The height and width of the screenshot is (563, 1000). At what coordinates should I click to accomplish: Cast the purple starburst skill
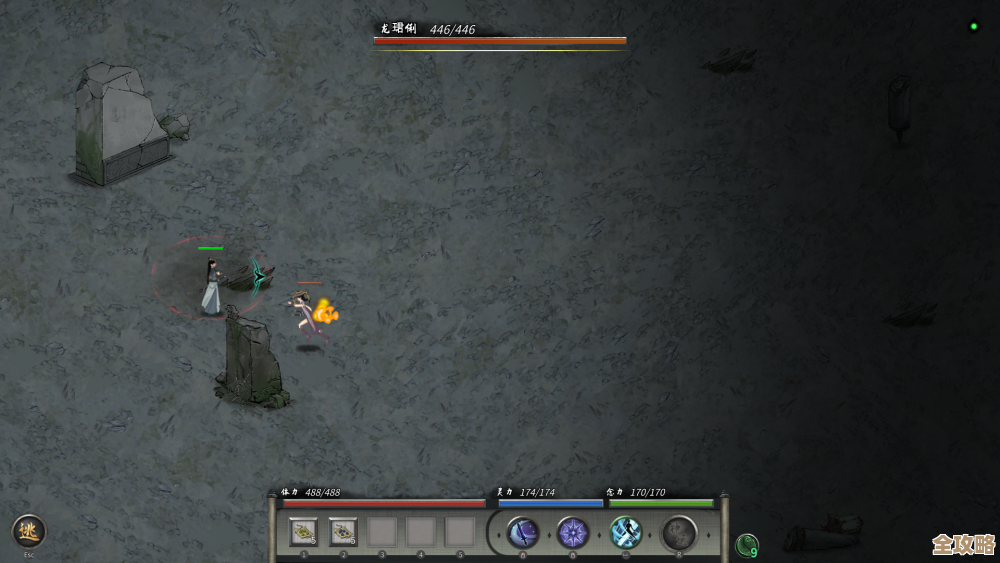(x=573, y=532)
